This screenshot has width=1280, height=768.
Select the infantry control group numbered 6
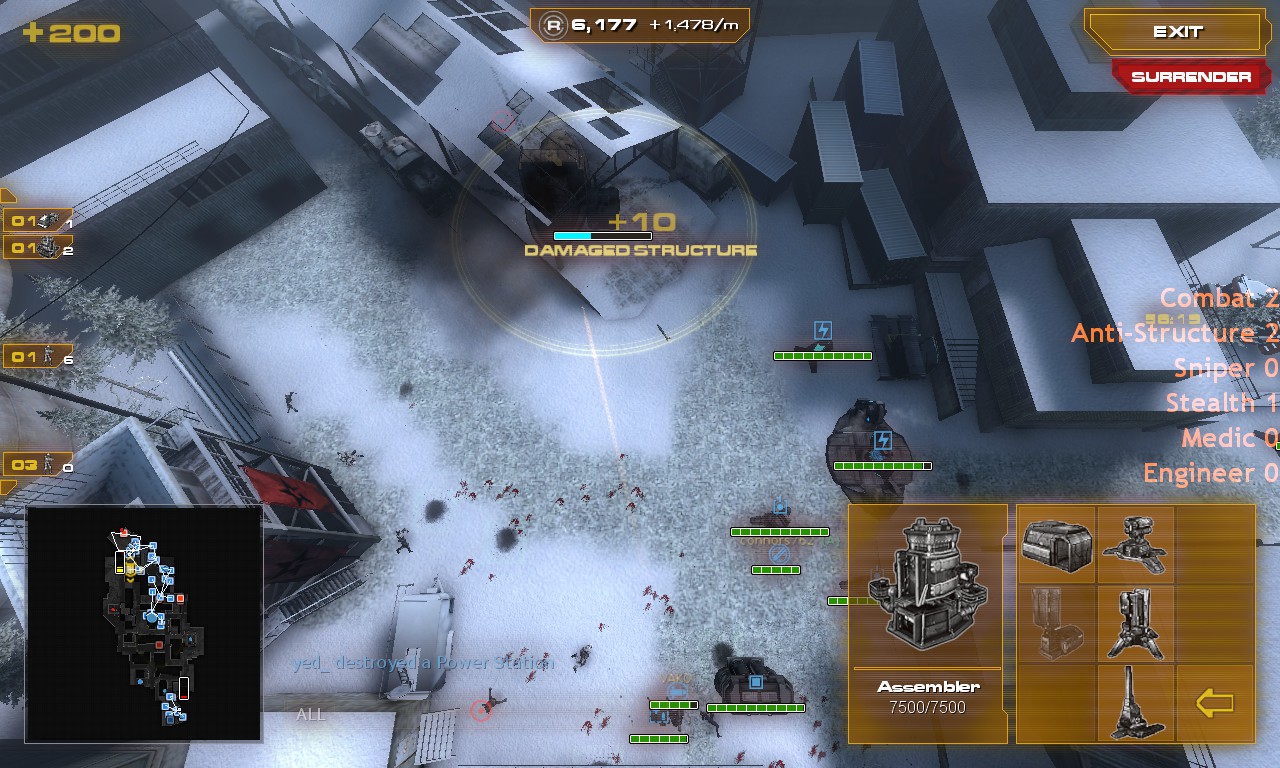(x=38, y=356)
